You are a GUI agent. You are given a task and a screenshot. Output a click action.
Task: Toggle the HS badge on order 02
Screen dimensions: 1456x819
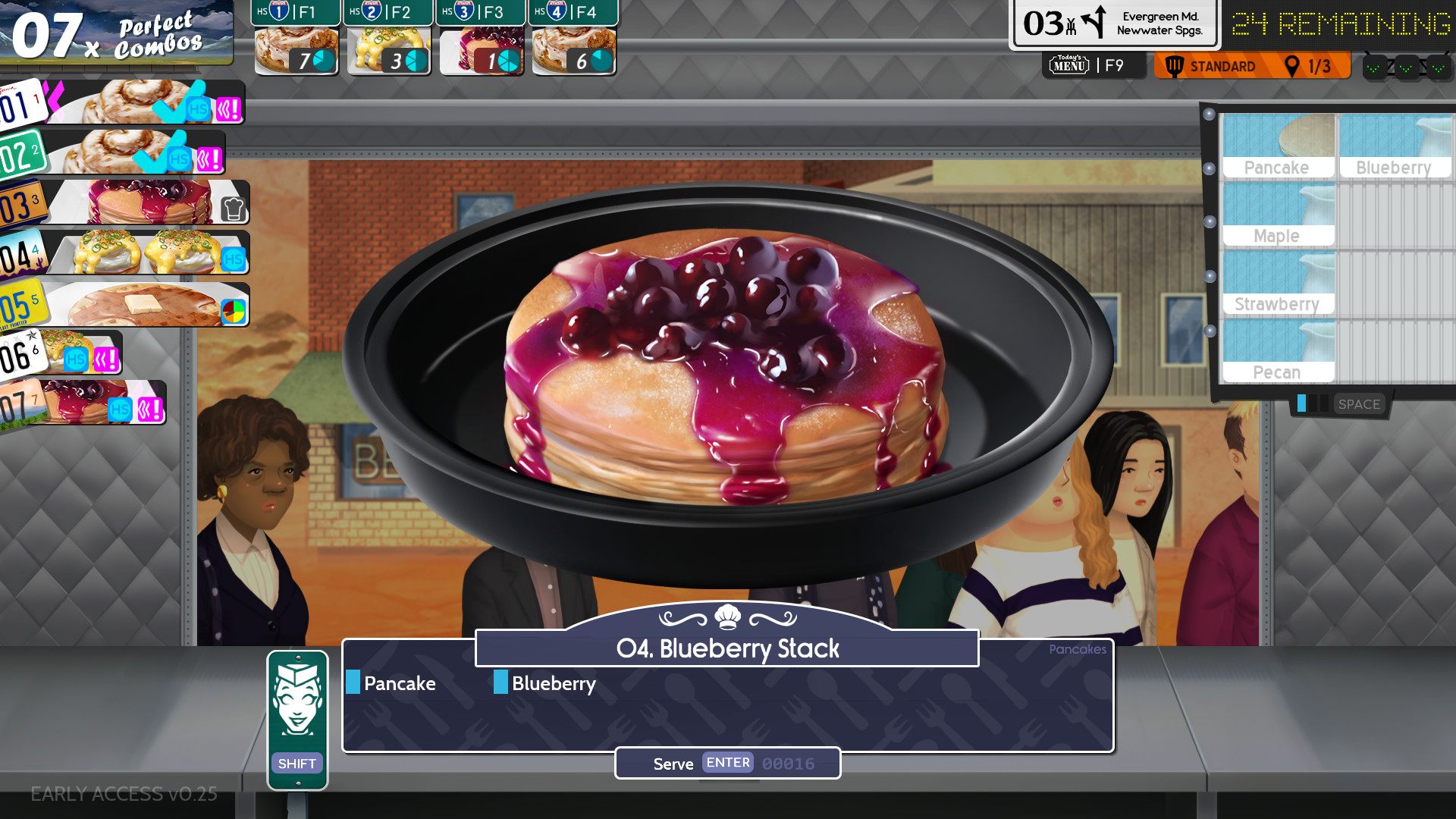(x=179, y=159)
